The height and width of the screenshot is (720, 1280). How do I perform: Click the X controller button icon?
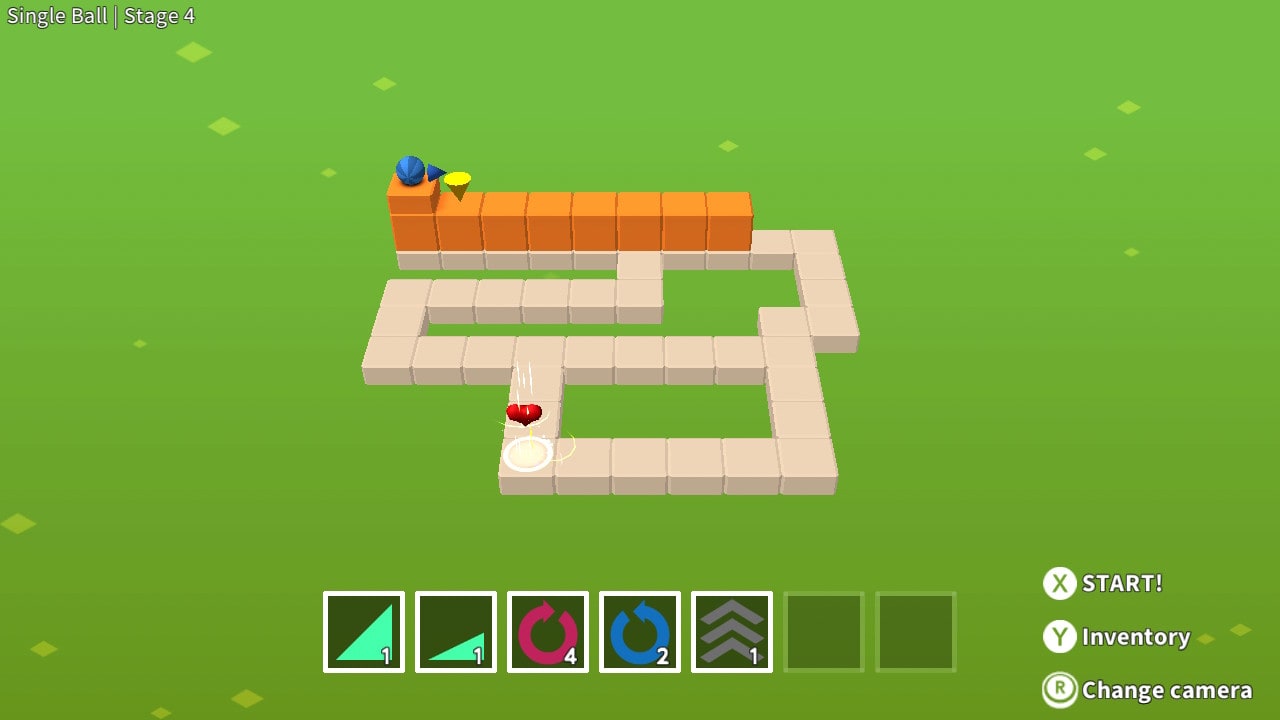tap(1060, 584)
